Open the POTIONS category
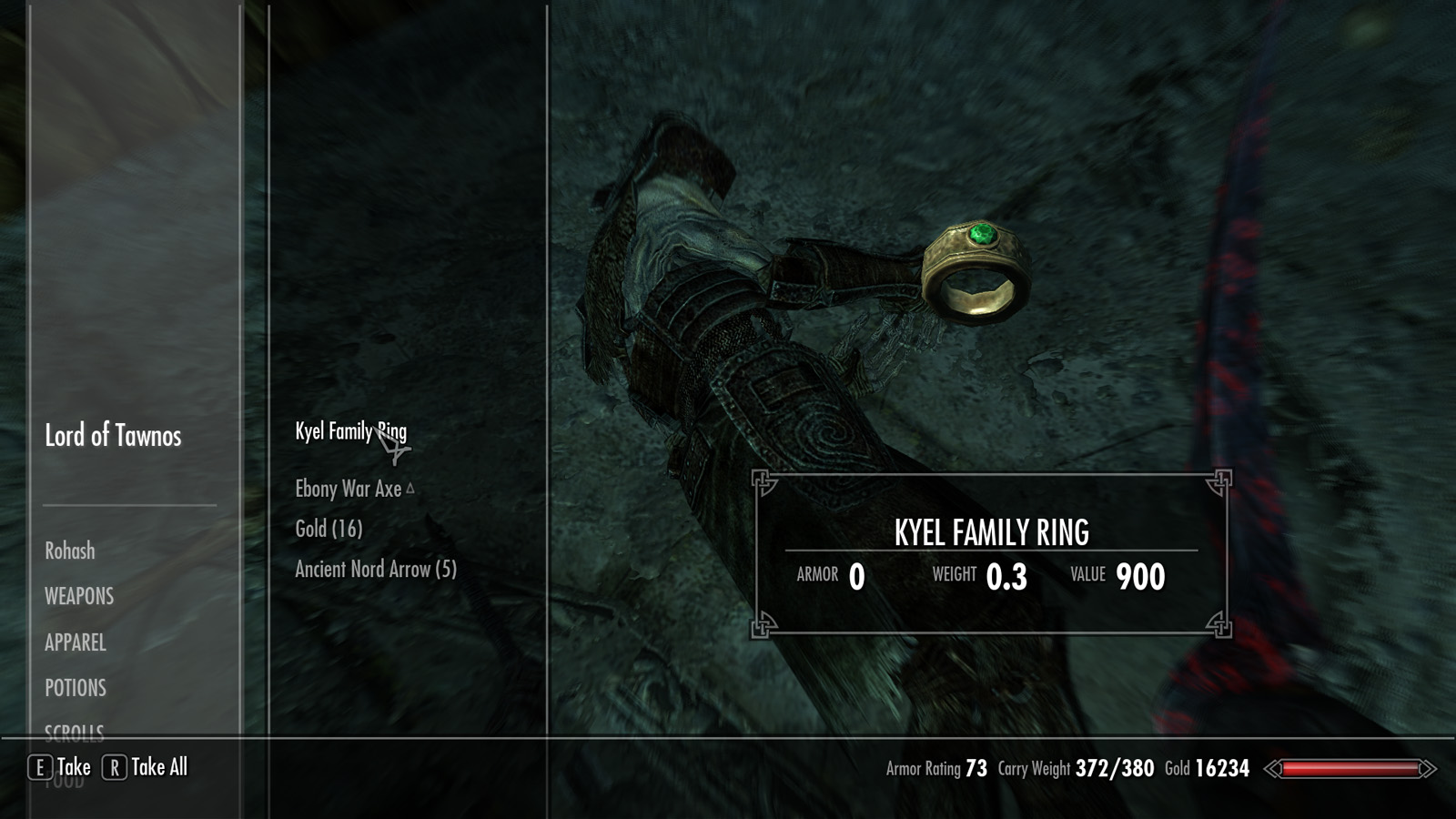 [x=76, y=688]
